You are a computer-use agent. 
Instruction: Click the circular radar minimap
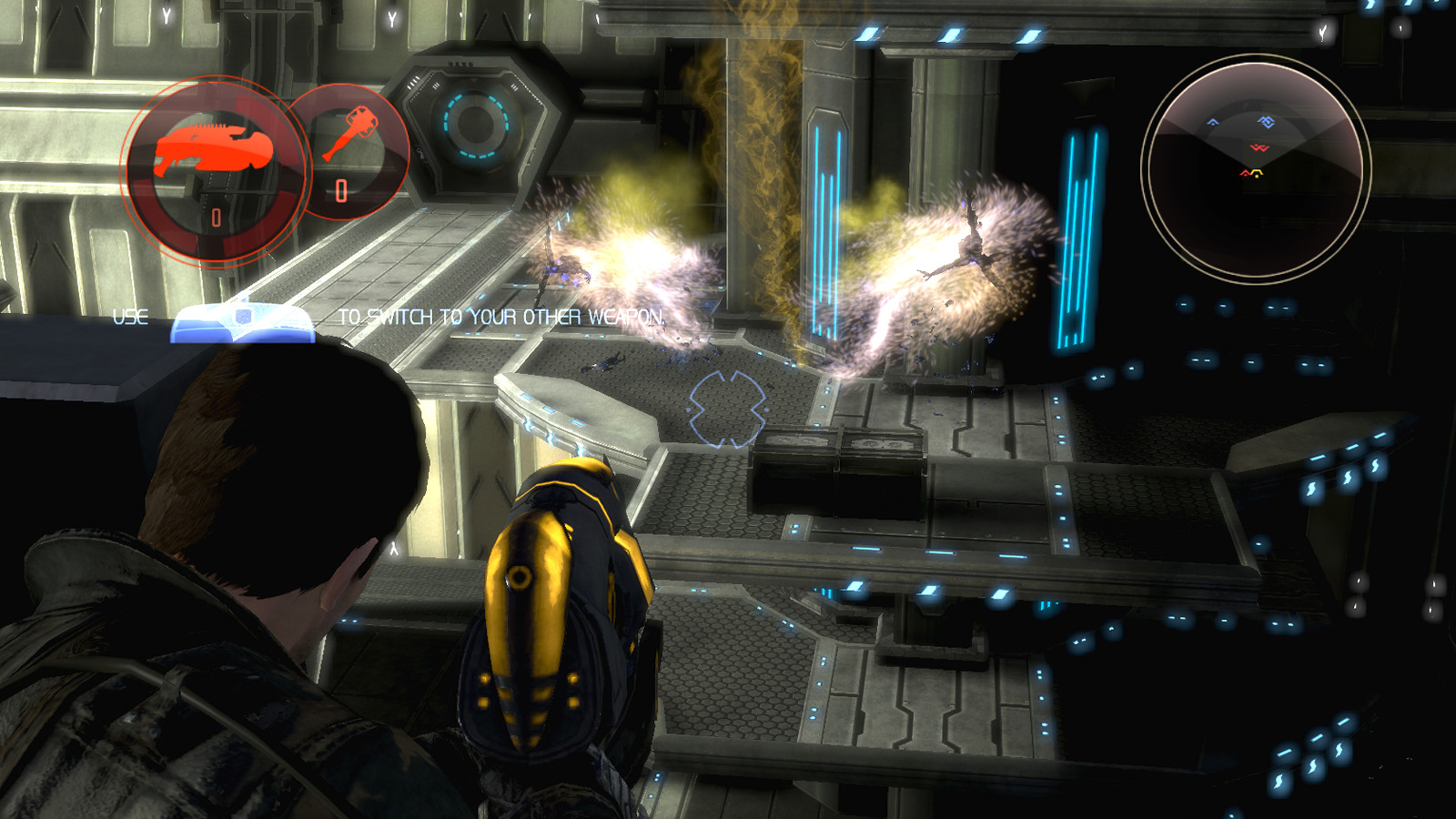[1256, 168]
